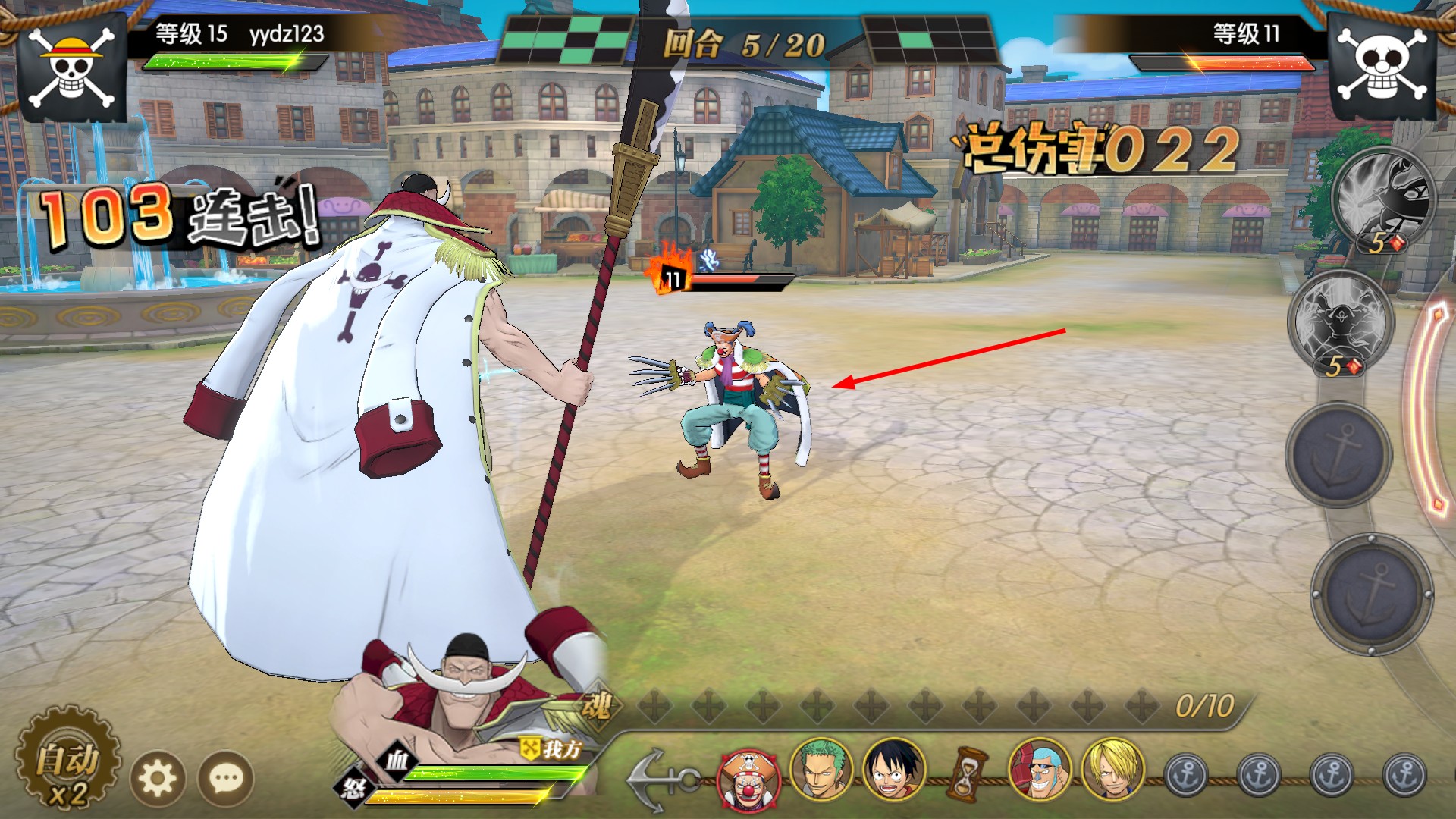Open the chat speech bubble
1456x819 pixels.
[x=226, y=777]
